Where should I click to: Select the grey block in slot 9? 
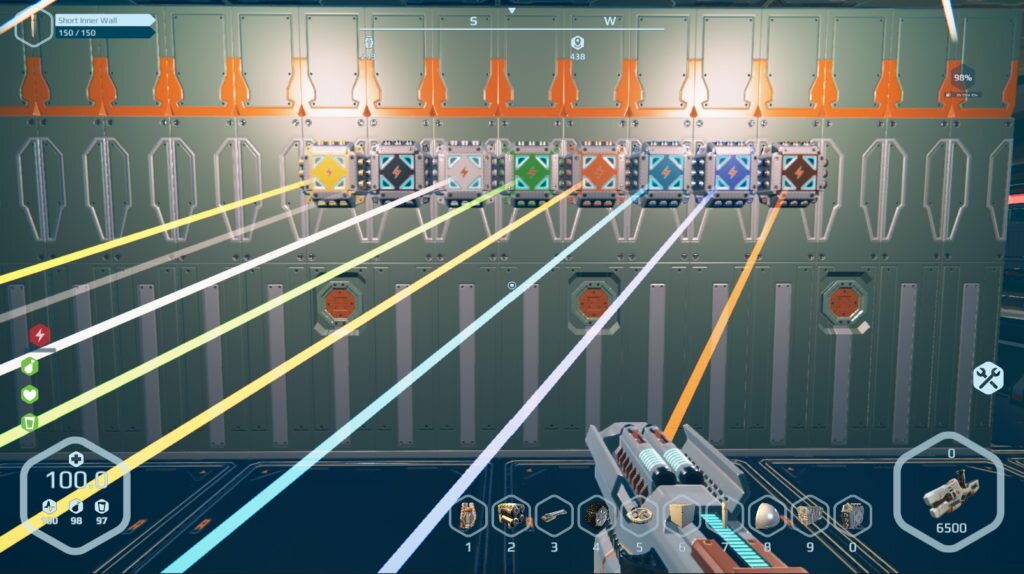pos(809,516)
